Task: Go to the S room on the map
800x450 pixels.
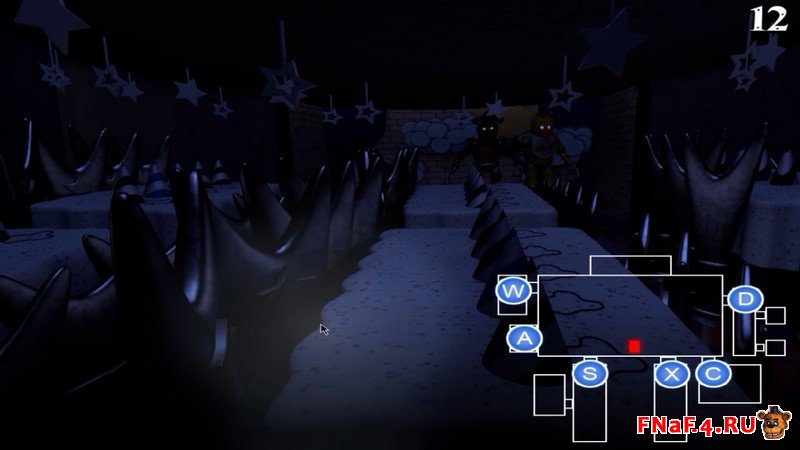Action: 589,374
